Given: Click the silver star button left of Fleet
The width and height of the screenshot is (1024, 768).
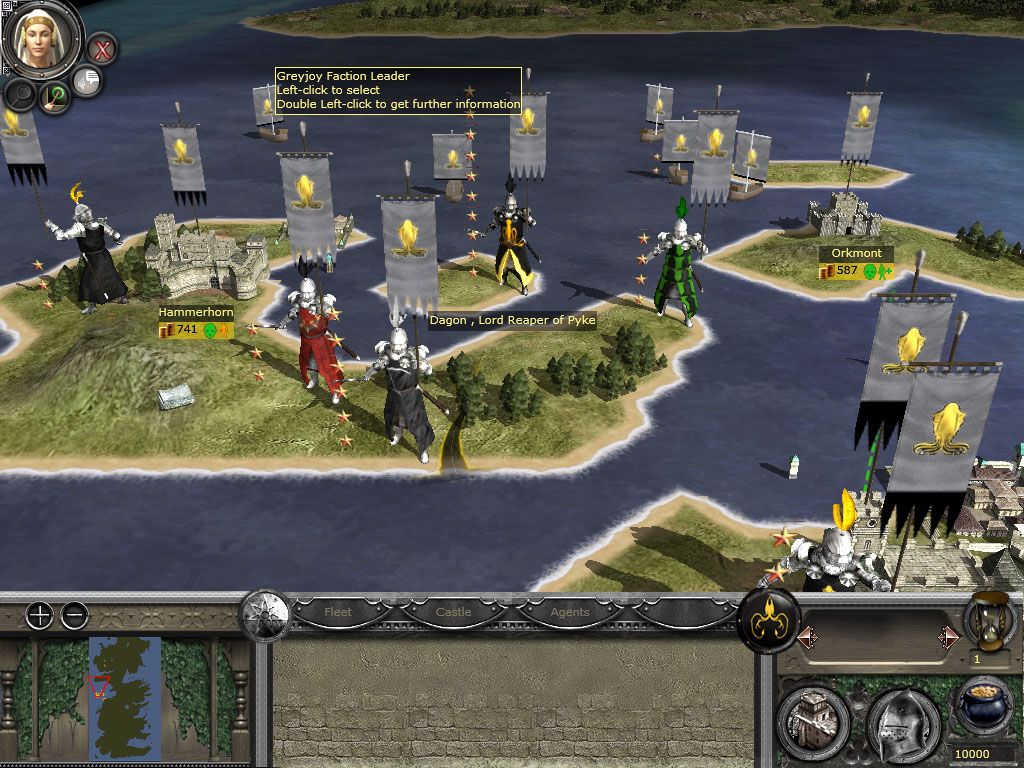Looking at the screenshot, I should [264, 614].
